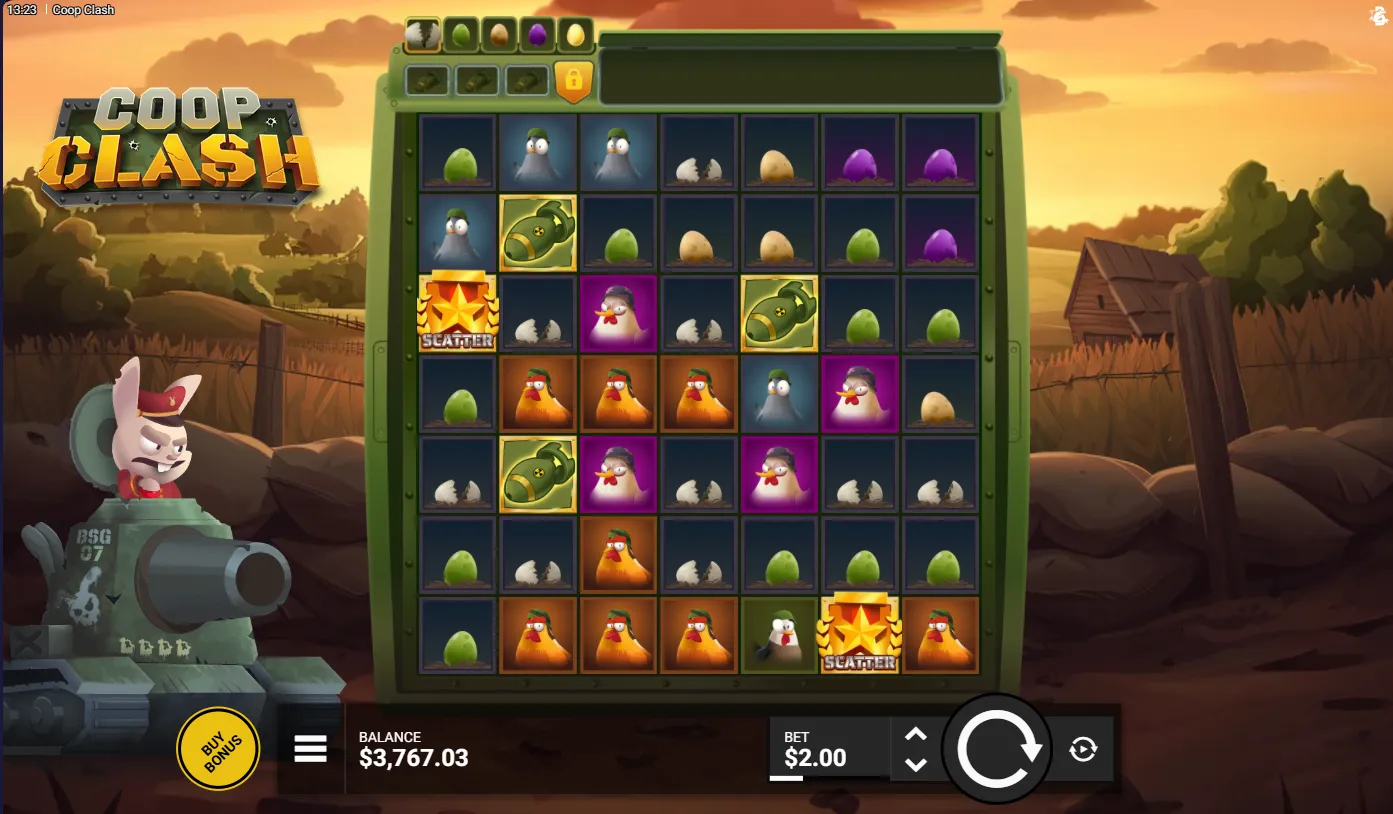Click the orange padlock icon

574,81
